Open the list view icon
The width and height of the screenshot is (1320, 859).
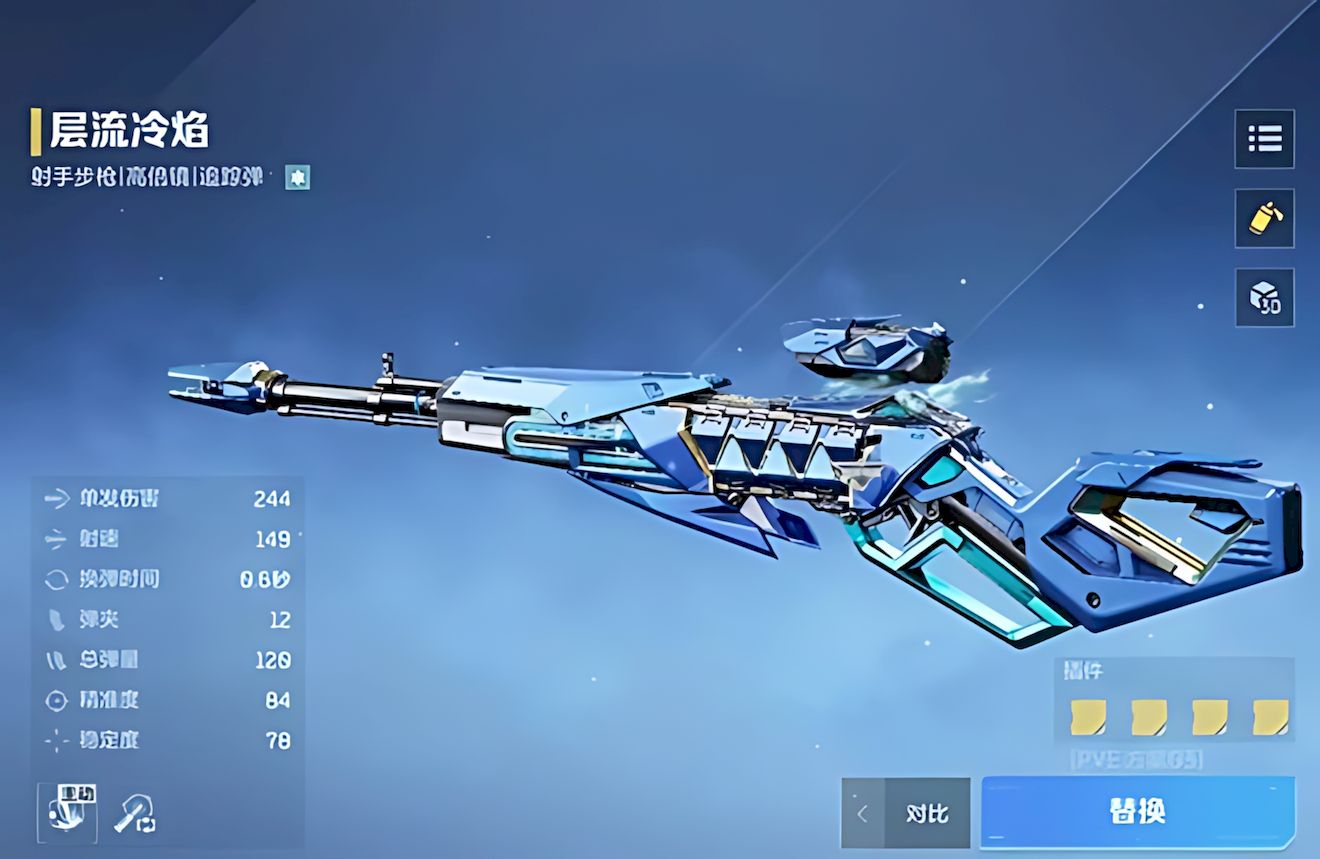(x=1264, y=138)
